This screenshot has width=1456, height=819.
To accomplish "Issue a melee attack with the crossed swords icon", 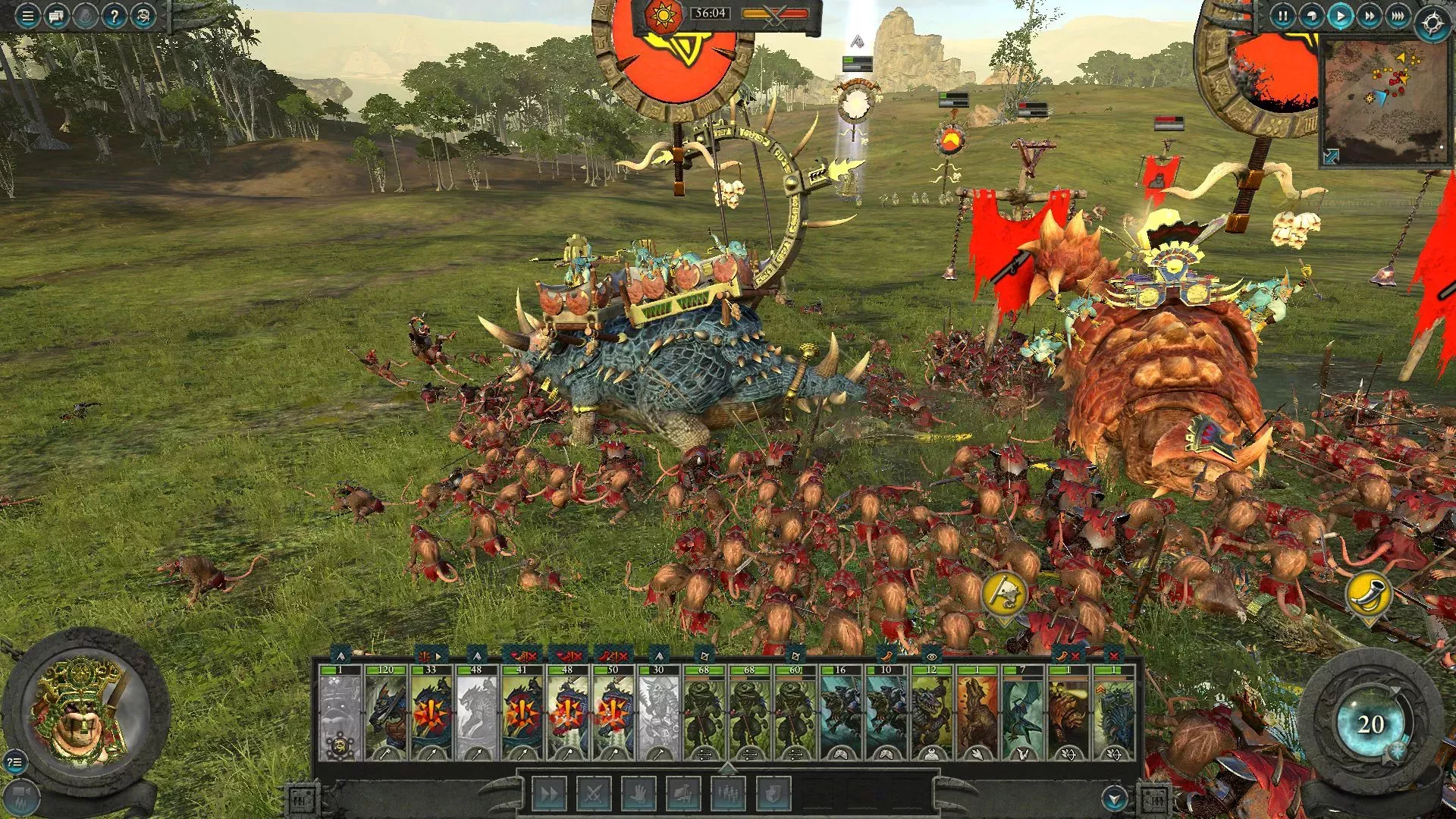I will pos(595,794).
